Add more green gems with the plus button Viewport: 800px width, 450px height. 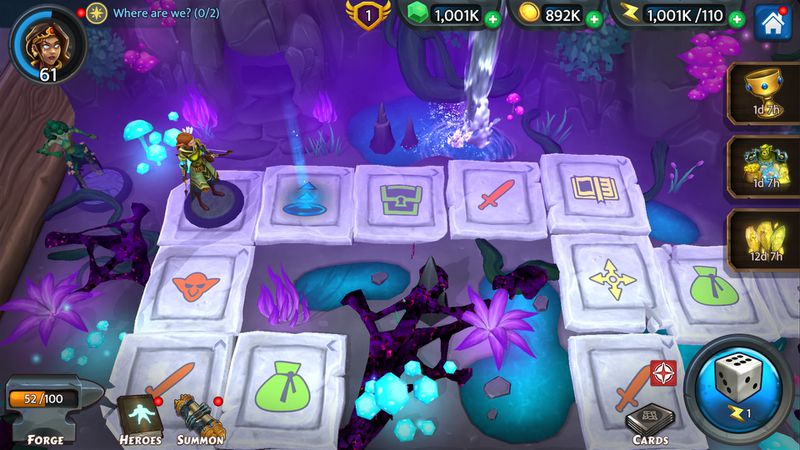pos(490,17)
